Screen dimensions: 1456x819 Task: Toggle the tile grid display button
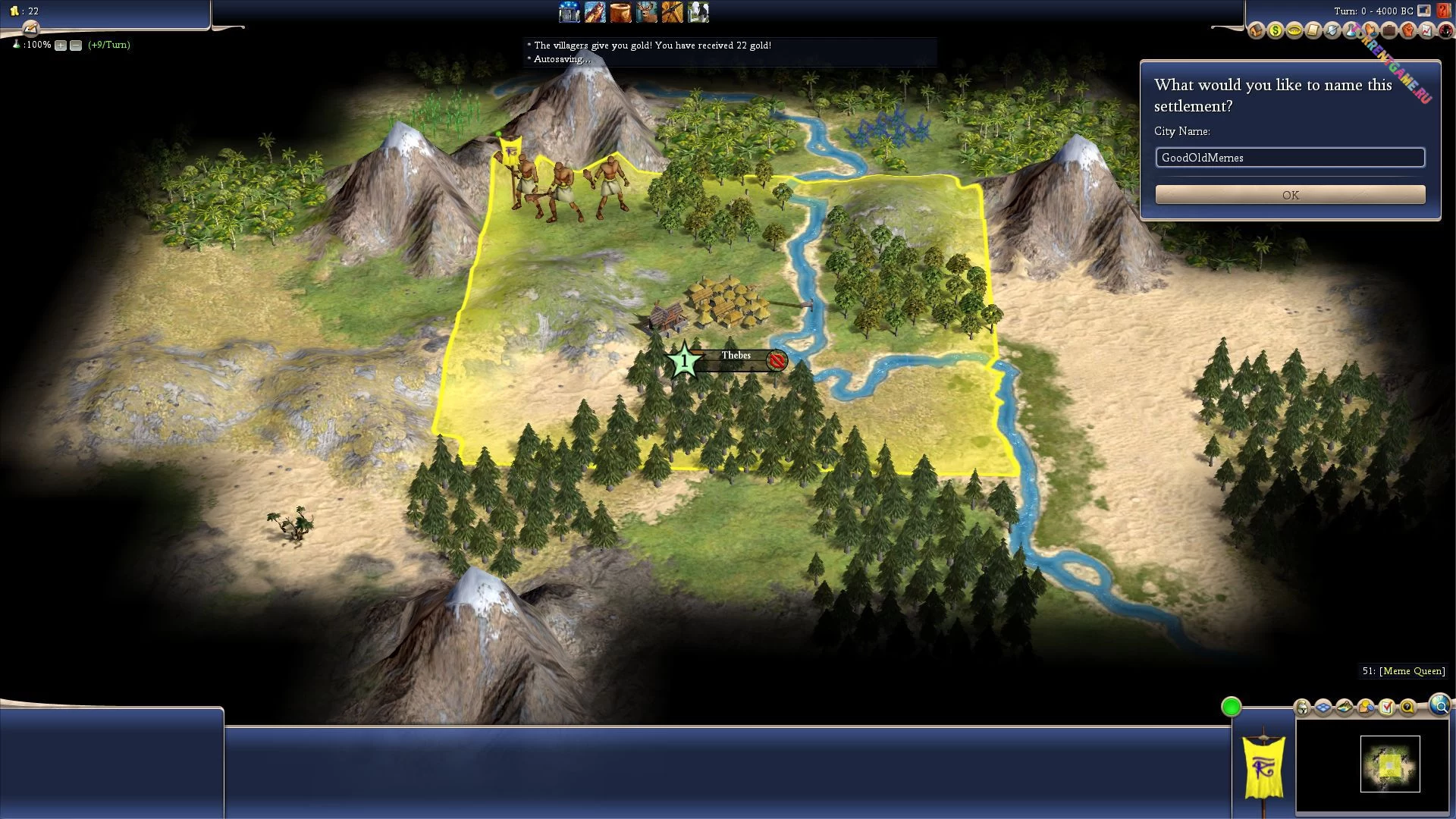[x=1323, y=708]
